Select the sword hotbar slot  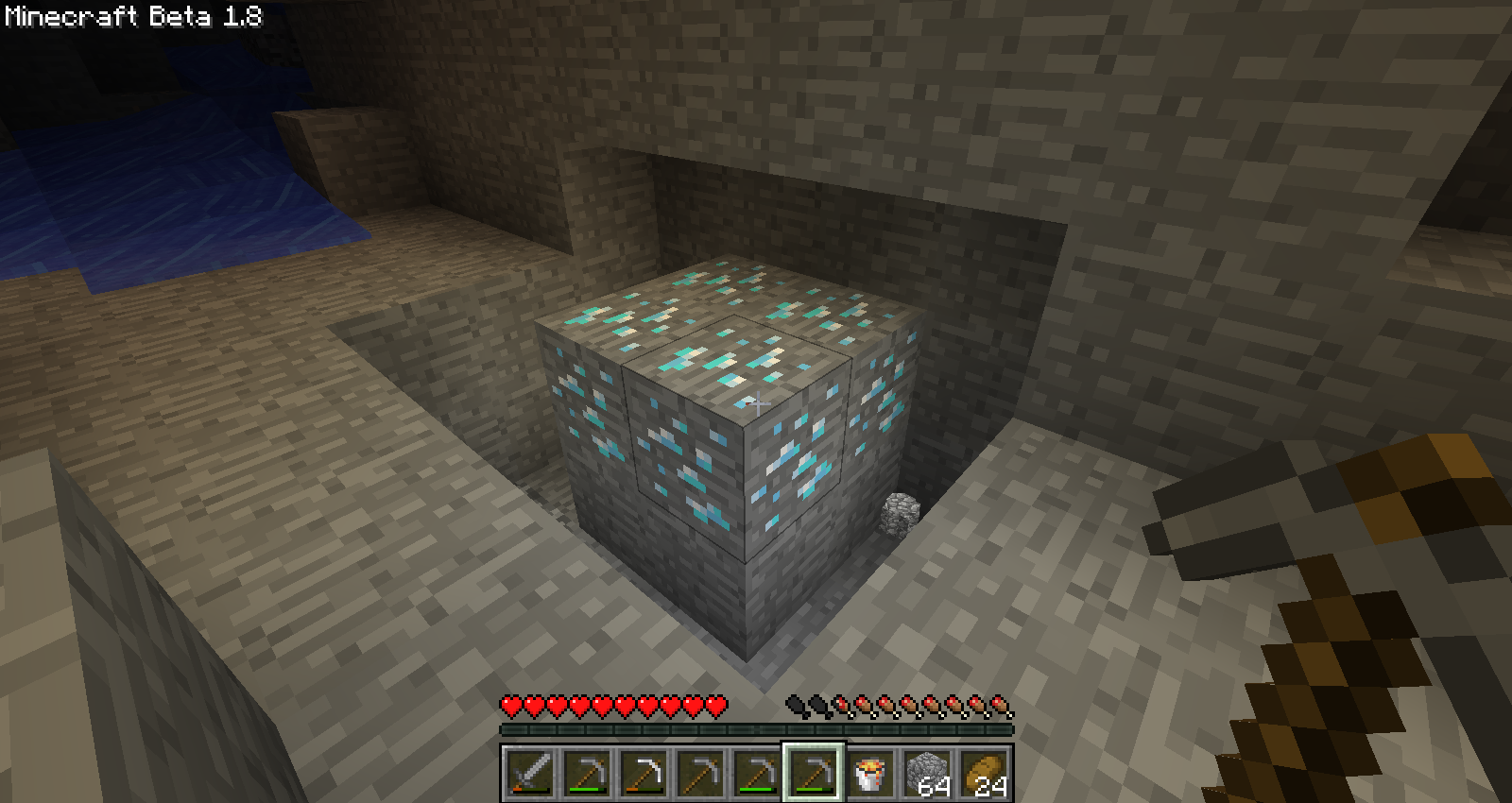click(x=529, y=773)
